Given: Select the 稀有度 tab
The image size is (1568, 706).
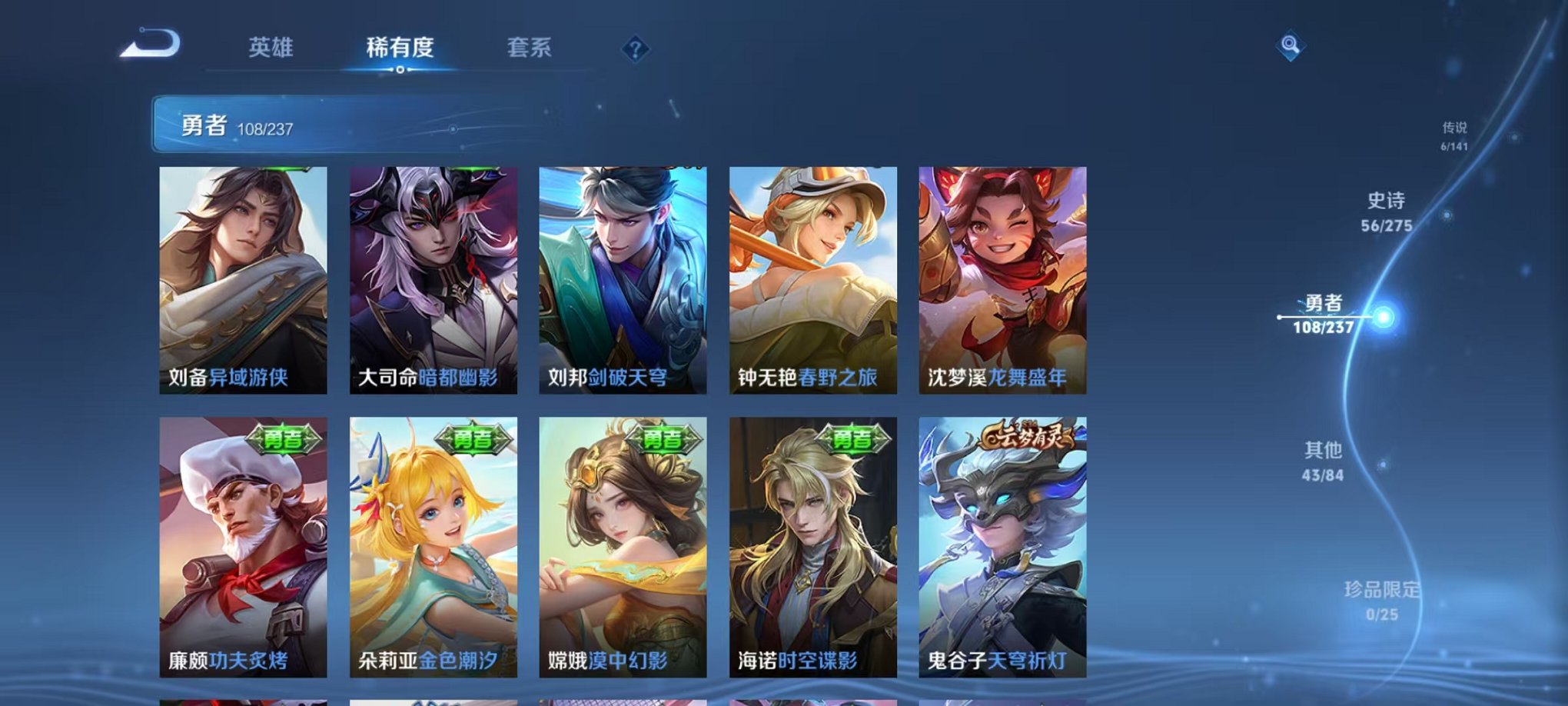Looking at the screenshot, I should pos(400,46).
